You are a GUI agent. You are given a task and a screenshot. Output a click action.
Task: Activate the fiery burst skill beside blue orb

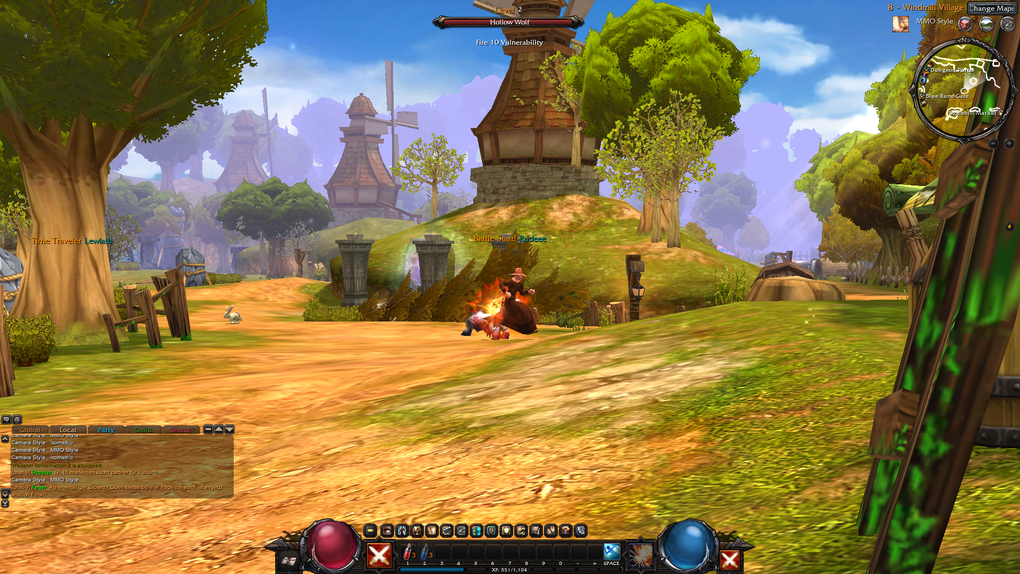coord(640,553)
